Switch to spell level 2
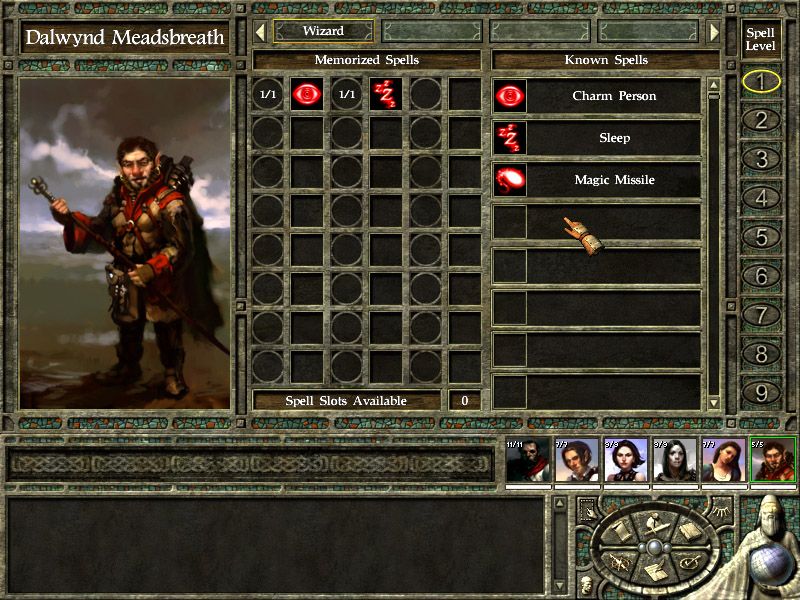Image resolution: width=800 pixels, height=600 pixels. point(761,121)
